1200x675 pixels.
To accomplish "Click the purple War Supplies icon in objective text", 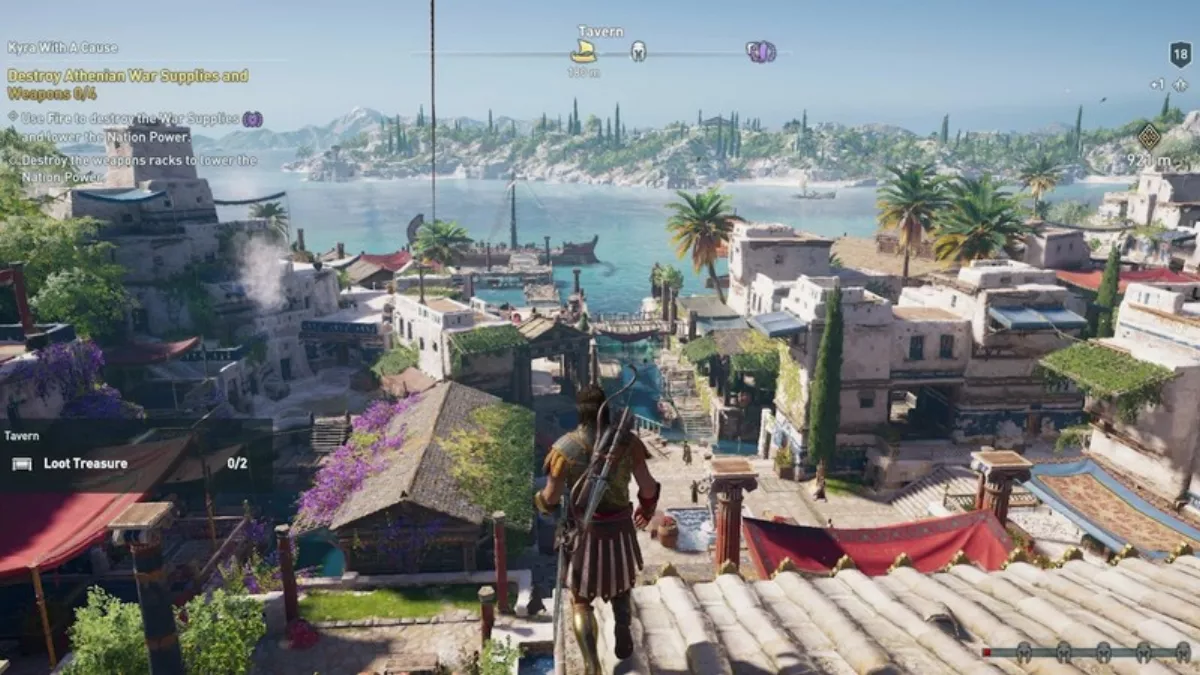I will click(x=252, y=119).
